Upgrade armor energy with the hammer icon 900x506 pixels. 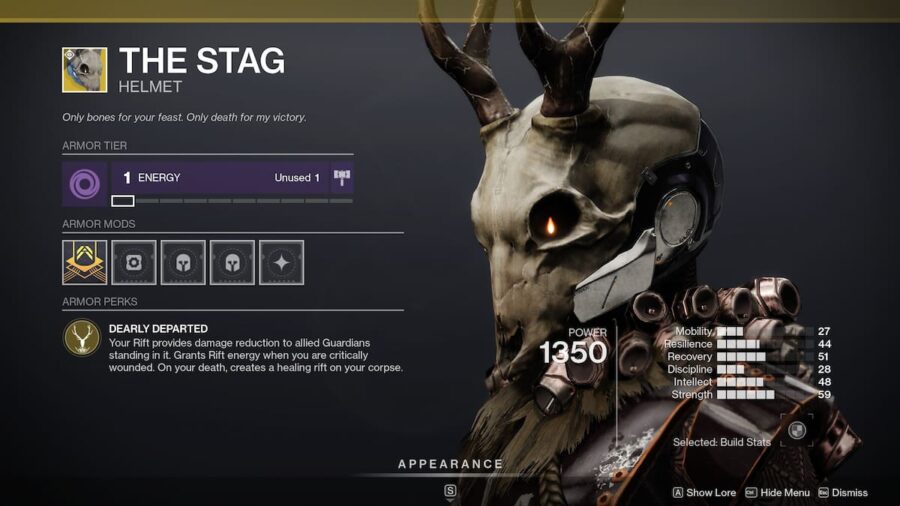click(342, 178)
